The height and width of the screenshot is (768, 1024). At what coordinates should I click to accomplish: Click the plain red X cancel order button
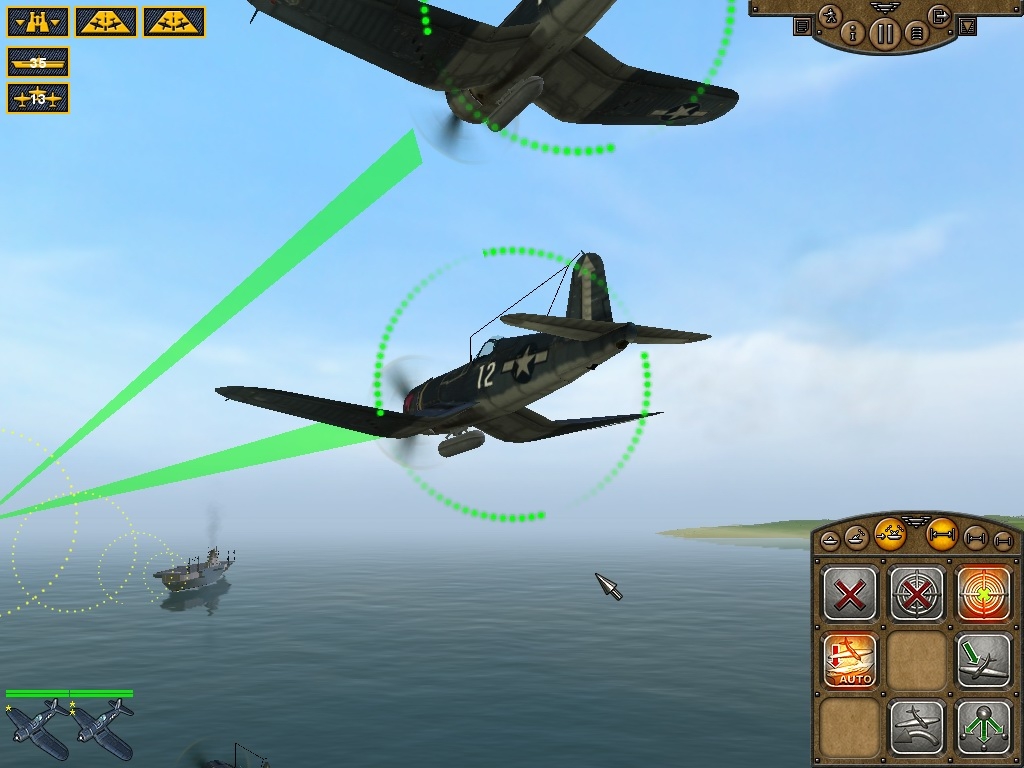pos(850,595)
